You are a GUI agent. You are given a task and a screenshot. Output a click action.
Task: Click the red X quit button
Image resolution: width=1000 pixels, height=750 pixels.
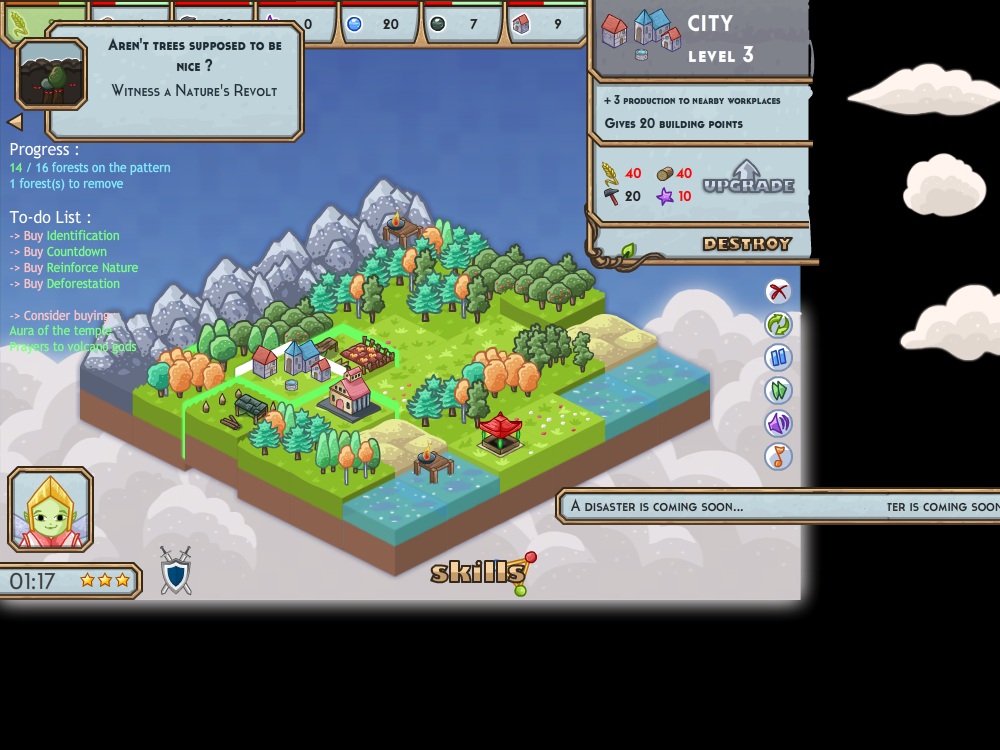coord(778,291)
